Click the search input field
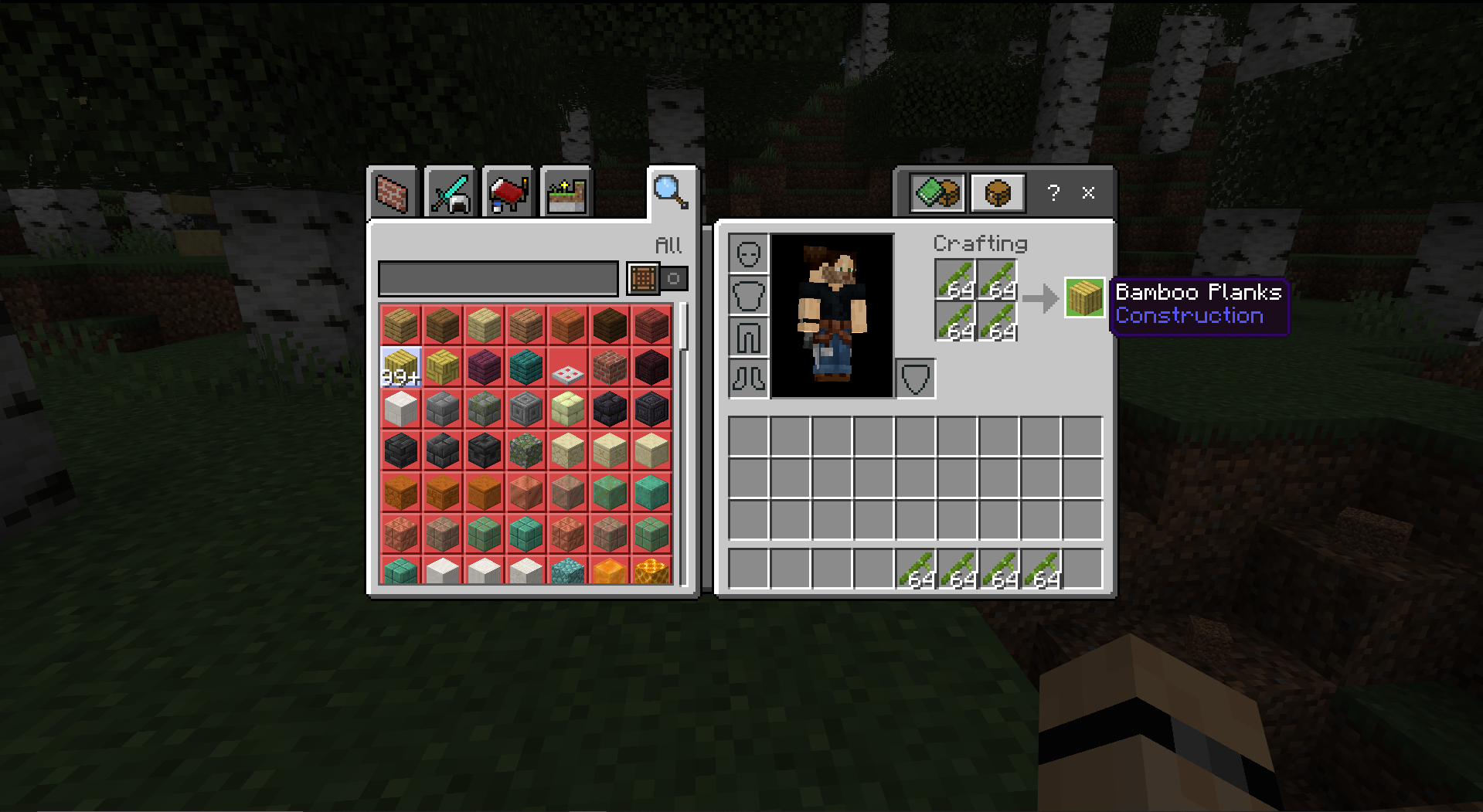 coord(498,279)
